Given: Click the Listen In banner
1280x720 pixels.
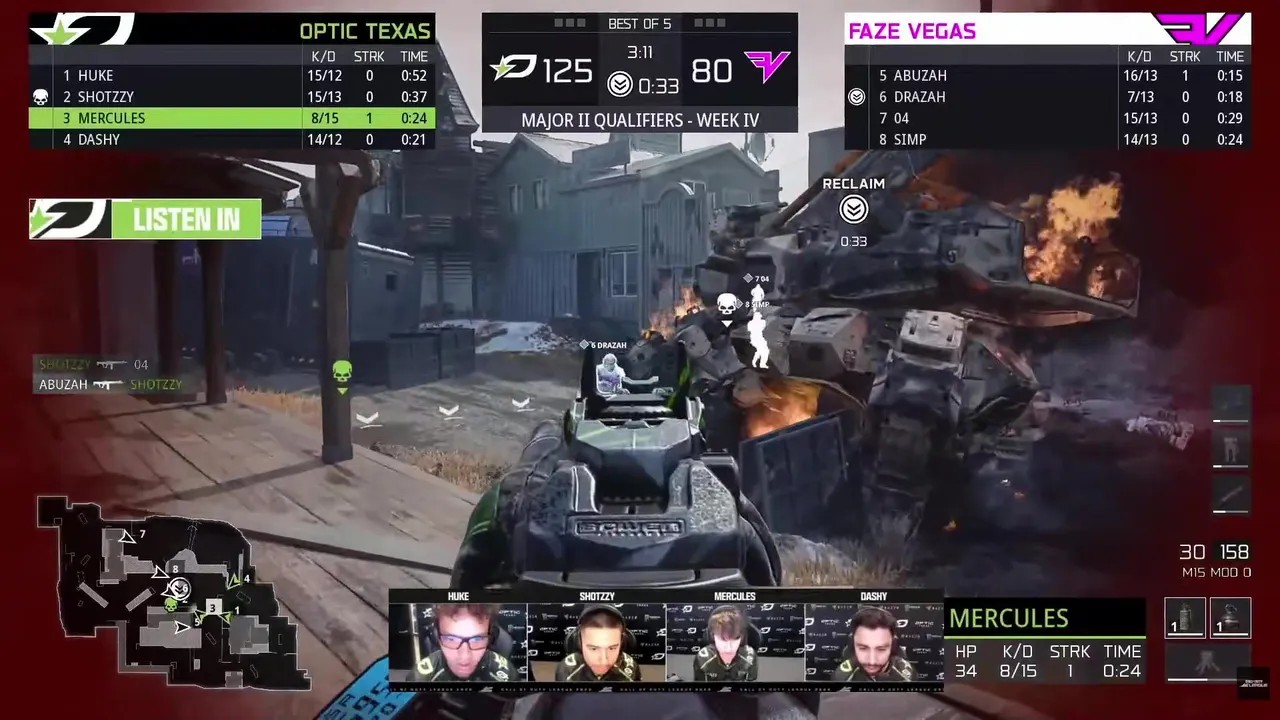Looking at the screenshot, I should click(x=146, y=220).
